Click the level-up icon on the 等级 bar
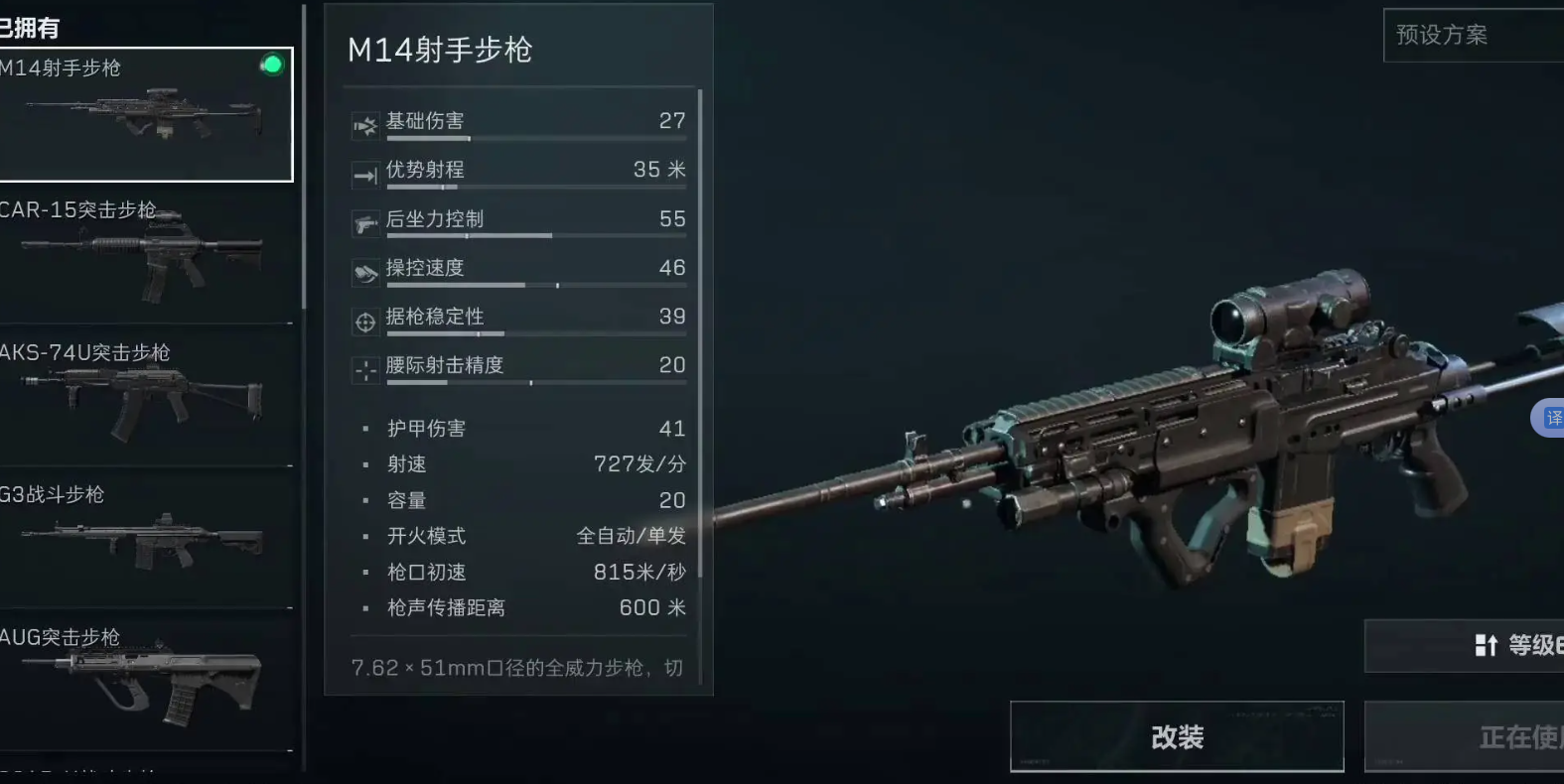This screenshot has height=784, width=1564. (1488, 645)
